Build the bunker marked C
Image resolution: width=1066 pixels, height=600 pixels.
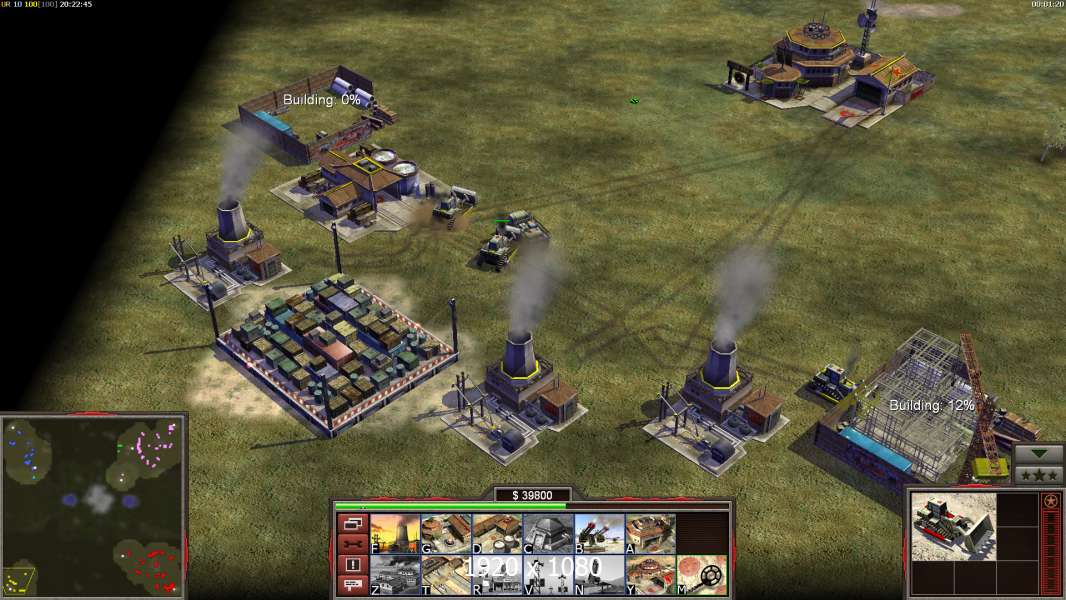(548, 534)
